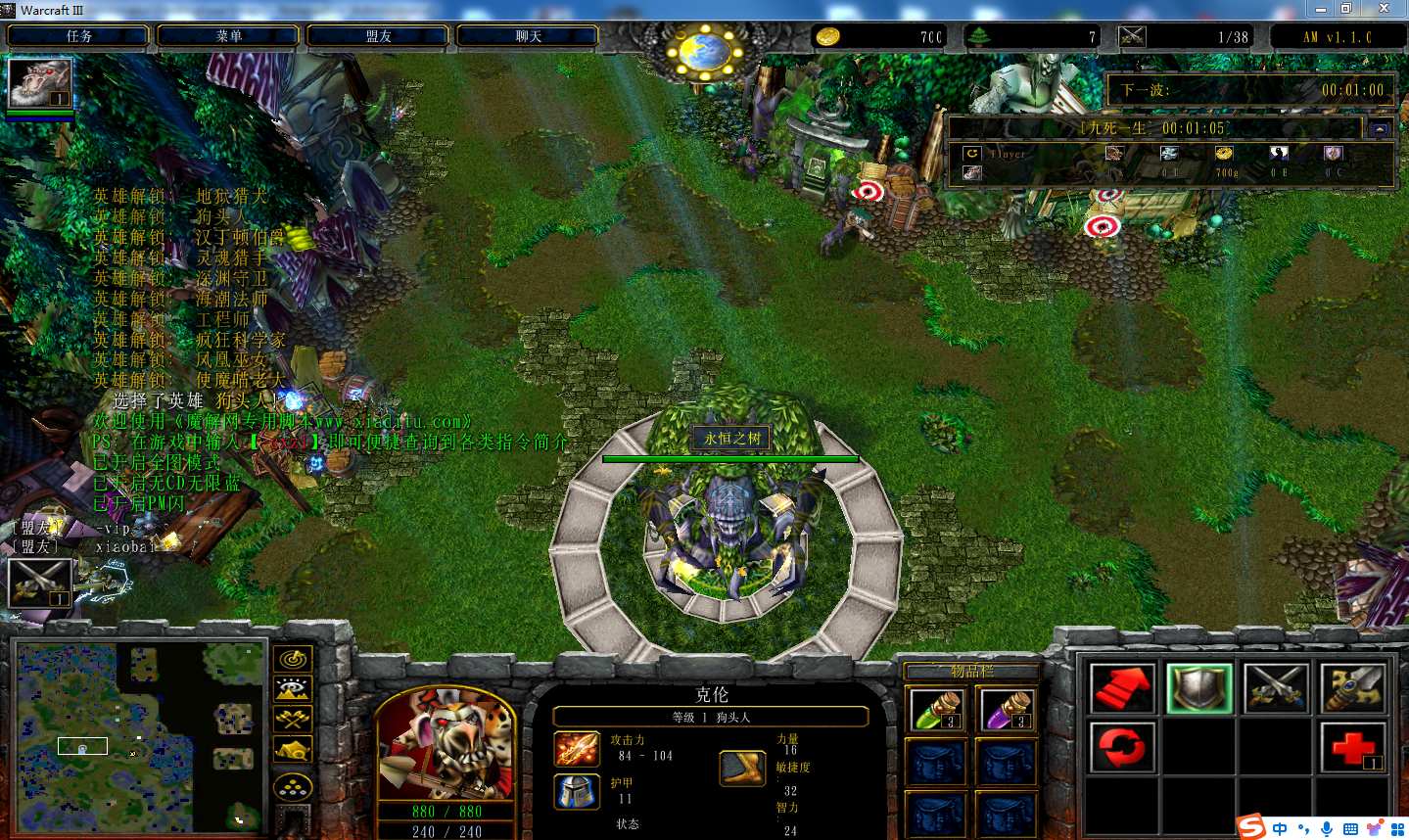Use the purple potion in the inventory
The image size is (1409, 840).
(1006, 709)
